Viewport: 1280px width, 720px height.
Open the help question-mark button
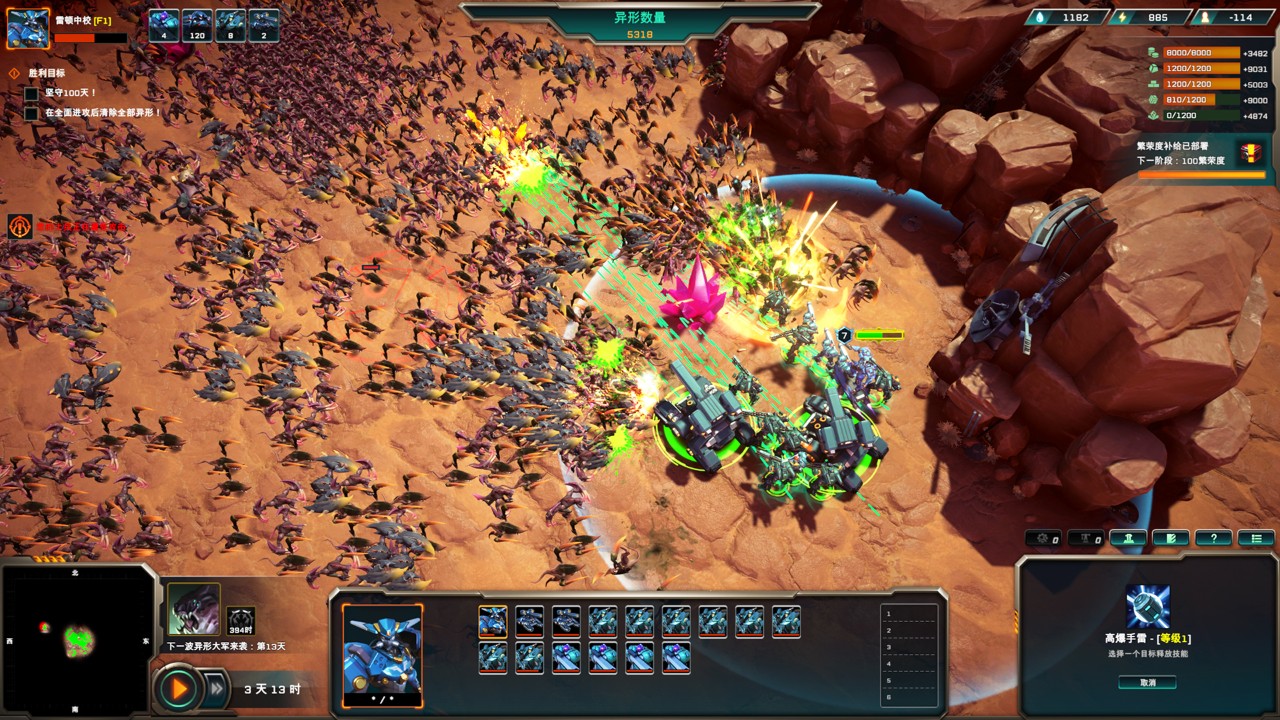point(1213,538)
